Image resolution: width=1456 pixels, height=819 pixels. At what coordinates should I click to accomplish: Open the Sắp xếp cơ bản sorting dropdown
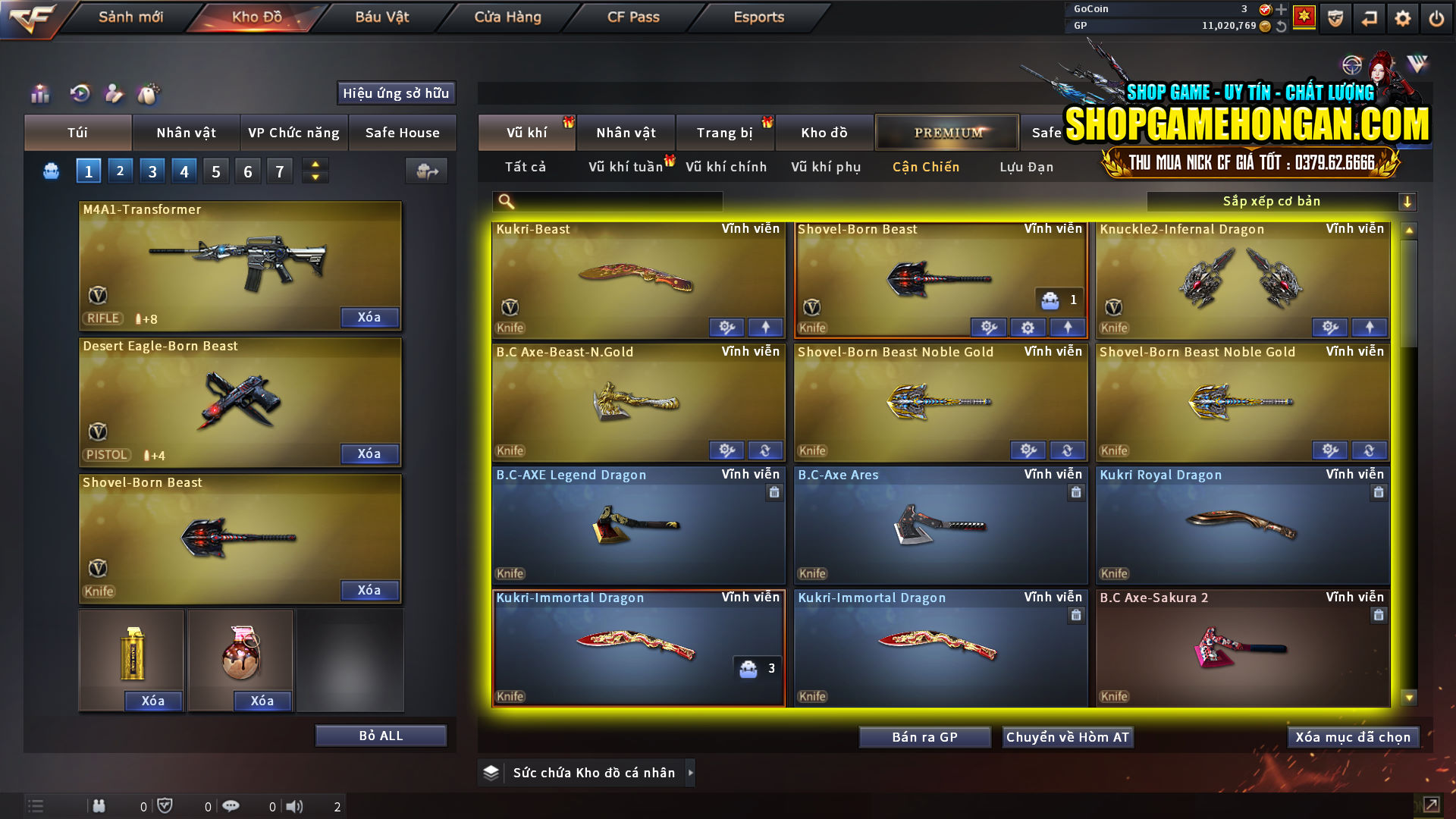pyautogui.click(x=1282, y=201)
